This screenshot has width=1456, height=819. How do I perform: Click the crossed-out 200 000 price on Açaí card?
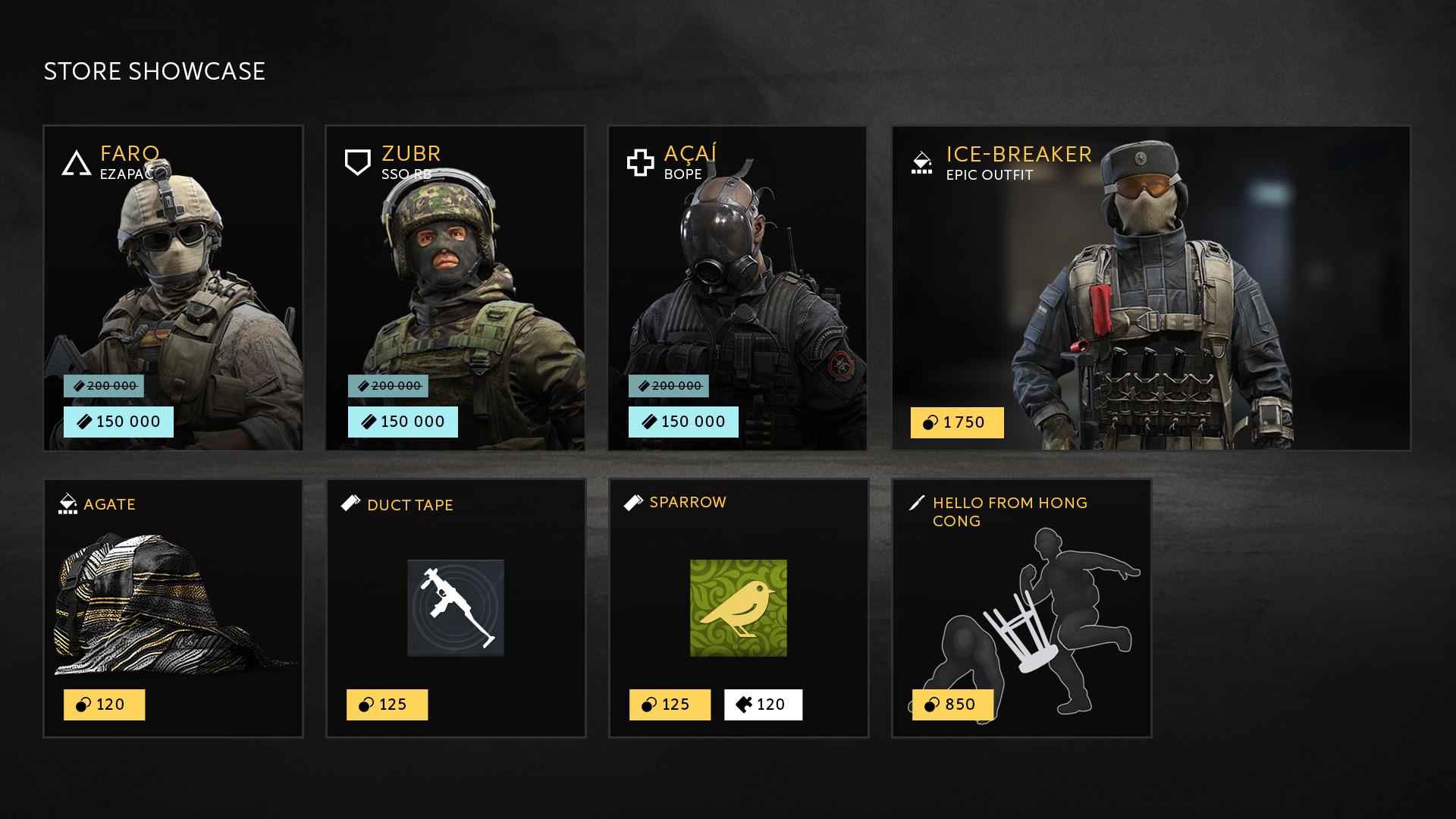[x=669, y=385]
